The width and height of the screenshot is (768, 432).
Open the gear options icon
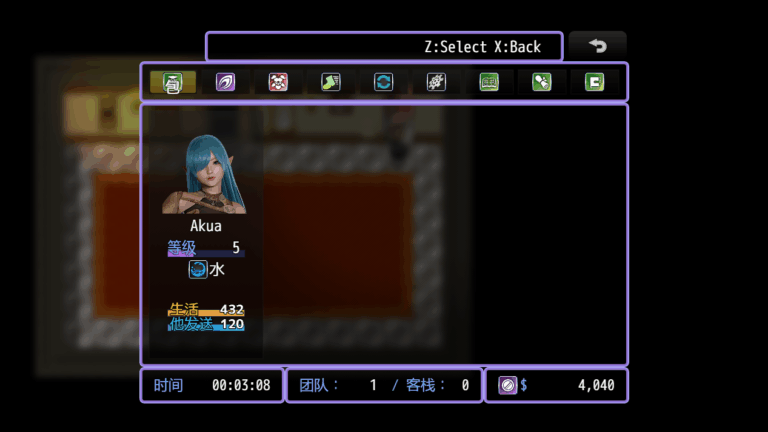[x=436, y=82]
